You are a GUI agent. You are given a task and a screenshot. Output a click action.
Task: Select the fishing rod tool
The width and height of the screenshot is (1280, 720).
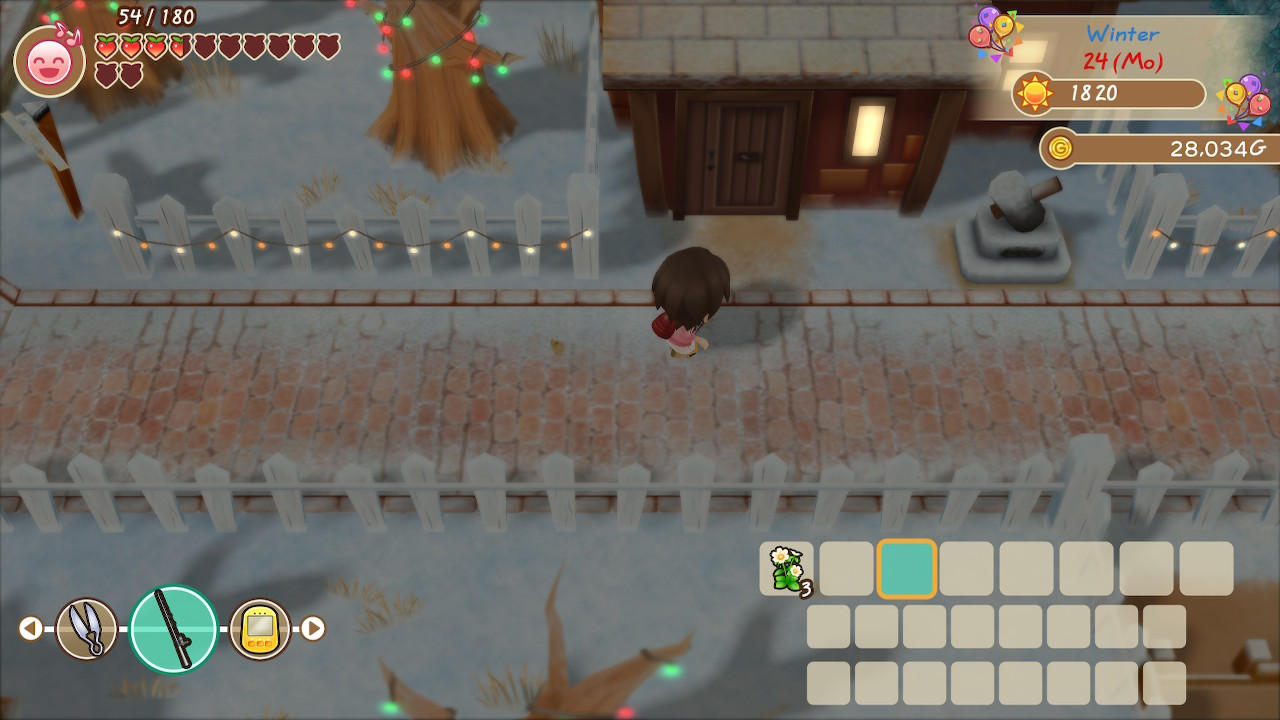tap(174, 629)
